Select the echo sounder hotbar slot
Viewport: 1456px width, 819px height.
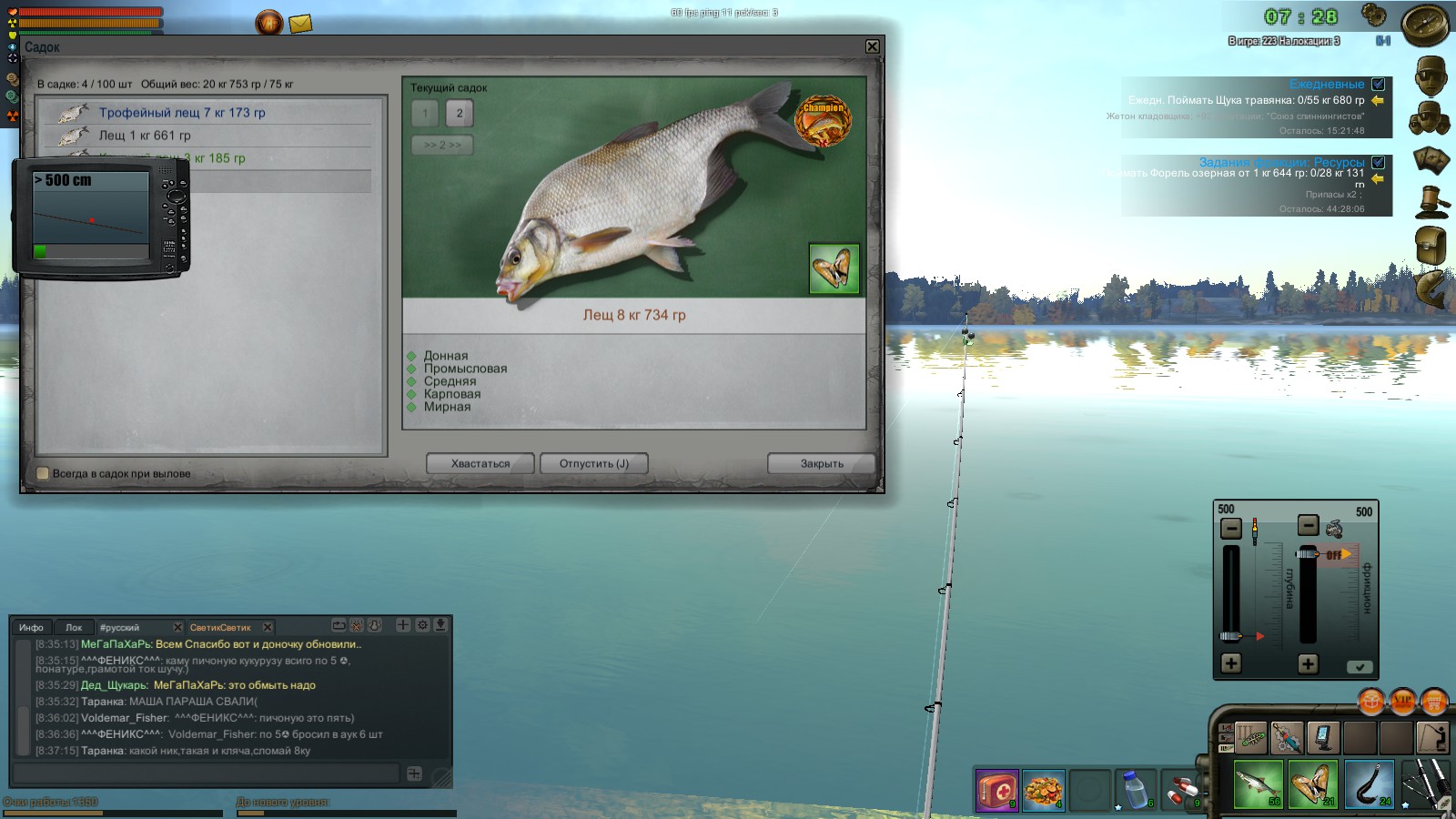coord(1324,738)
